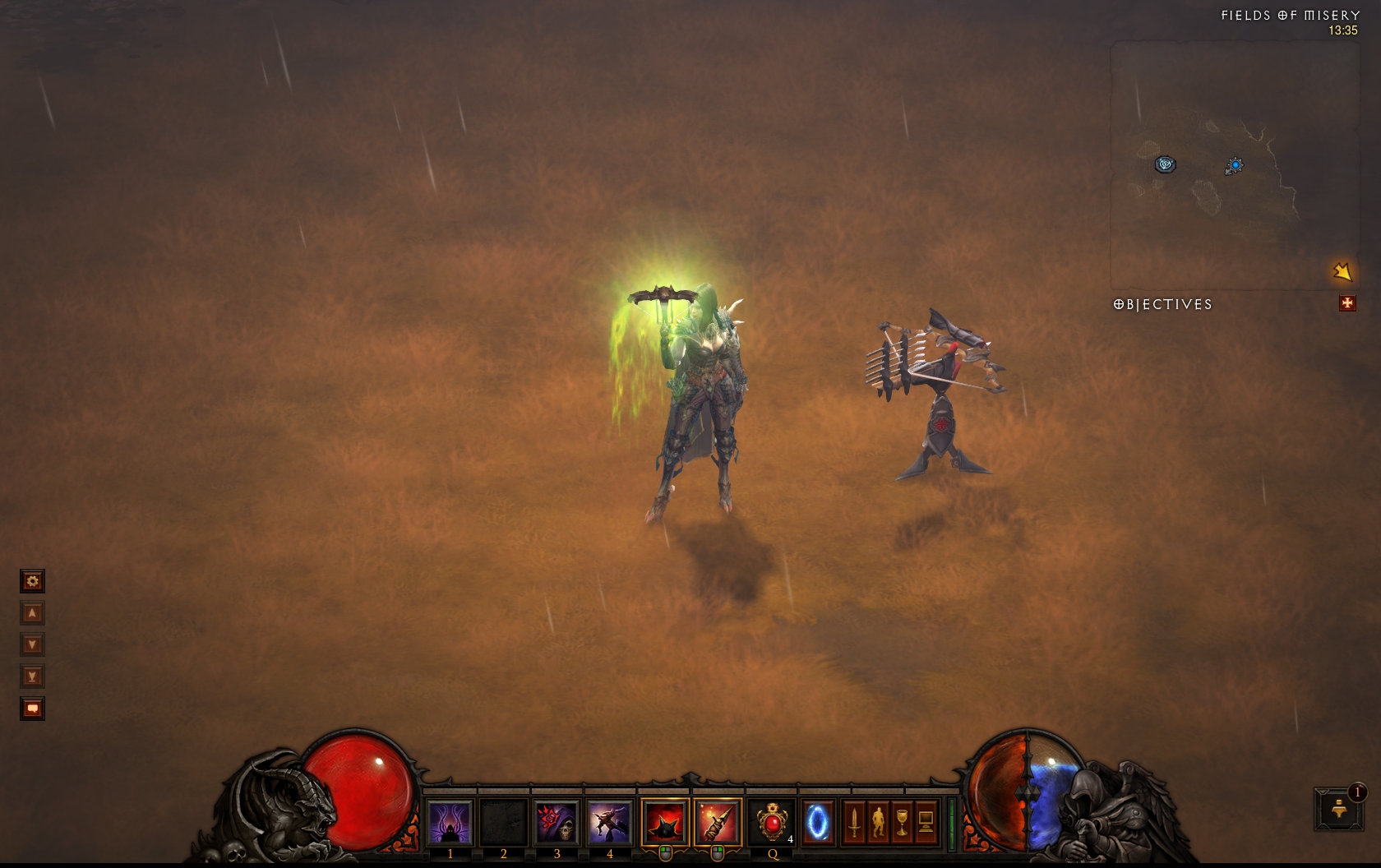Drink the red health potion
The width and height of the screenshot is (1381, 868).
(x=772, y=823)
